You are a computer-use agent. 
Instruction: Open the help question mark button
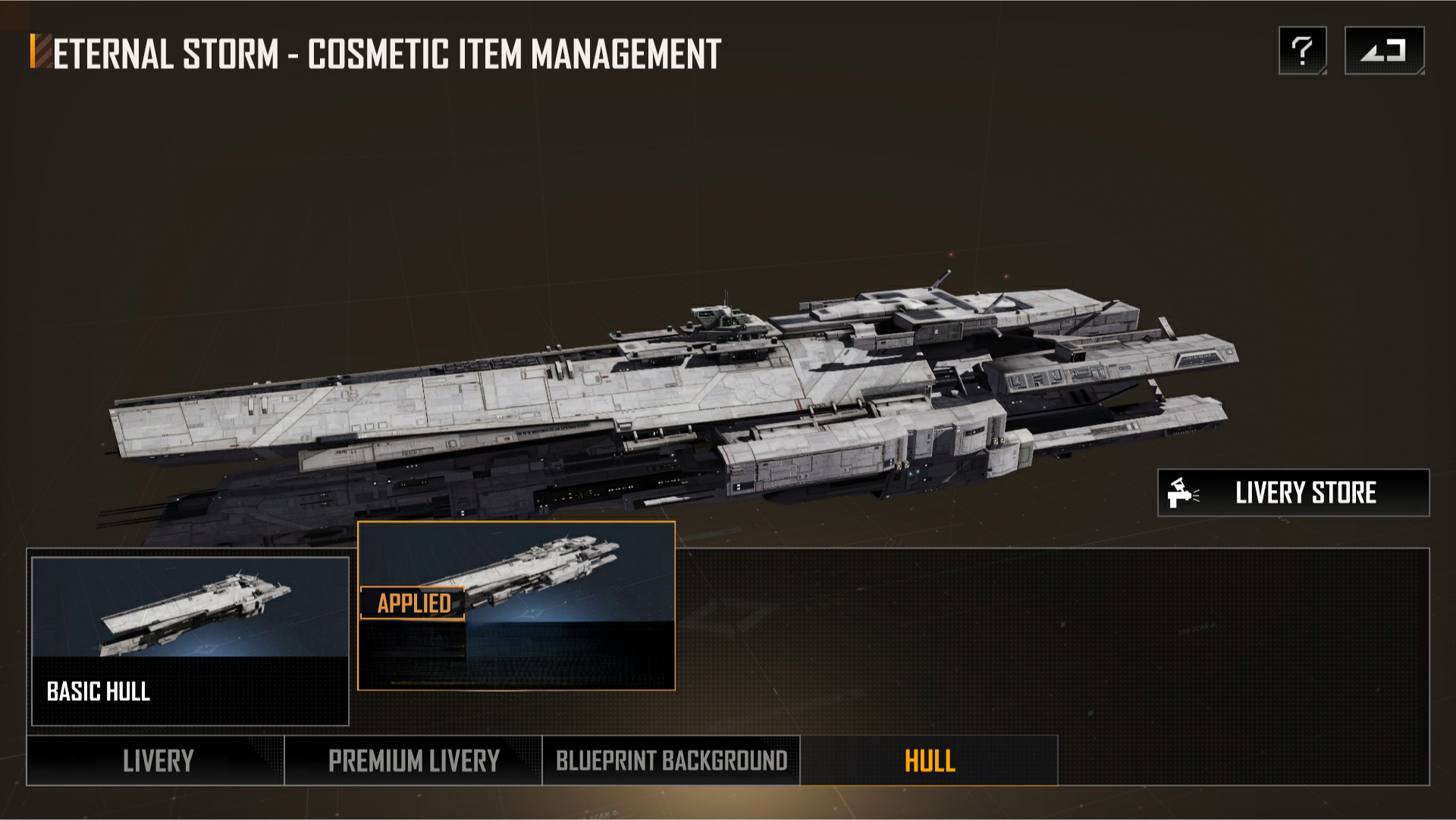point(1302,51)
